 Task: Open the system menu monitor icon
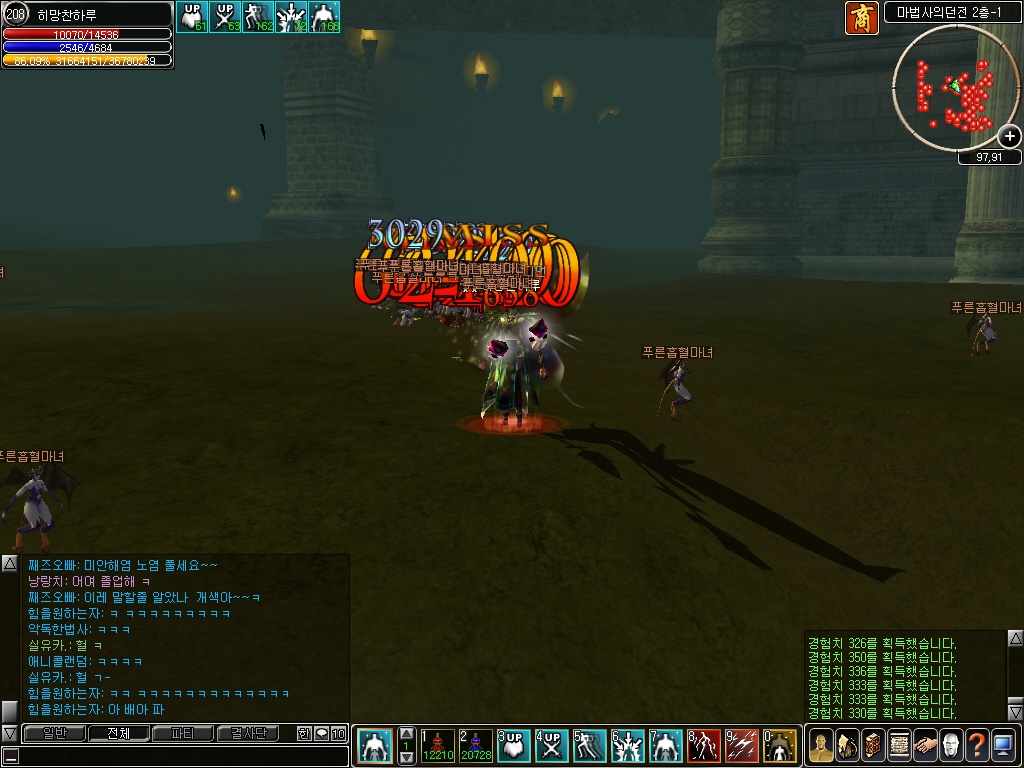coord(1004,745)
